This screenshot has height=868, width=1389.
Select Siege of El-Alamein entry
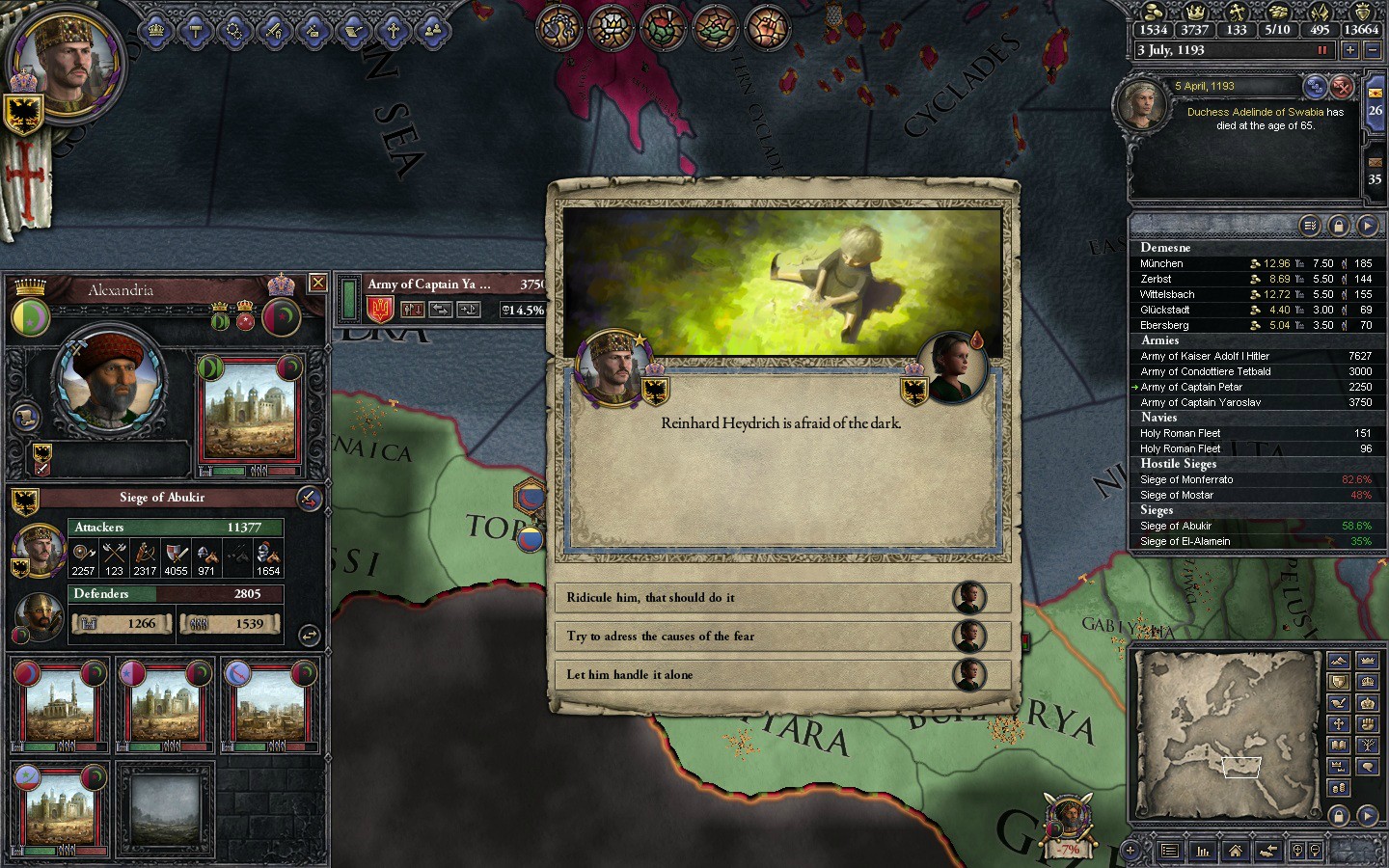(1185, 541)
